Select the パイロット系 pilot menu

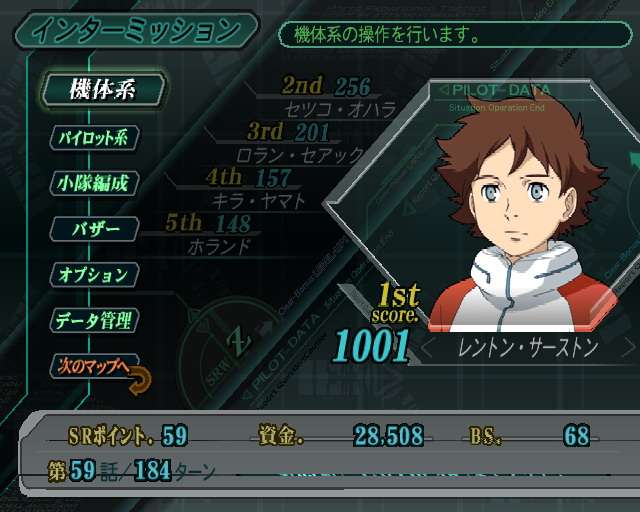click(x=93, y=137)
